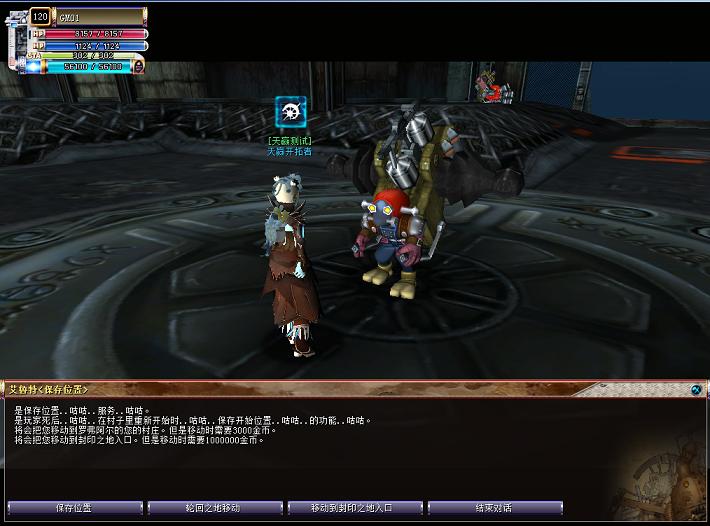Click the small icon beside the SE bar
Viewport: 710px width, 526px height.
[x=139, y=66]
